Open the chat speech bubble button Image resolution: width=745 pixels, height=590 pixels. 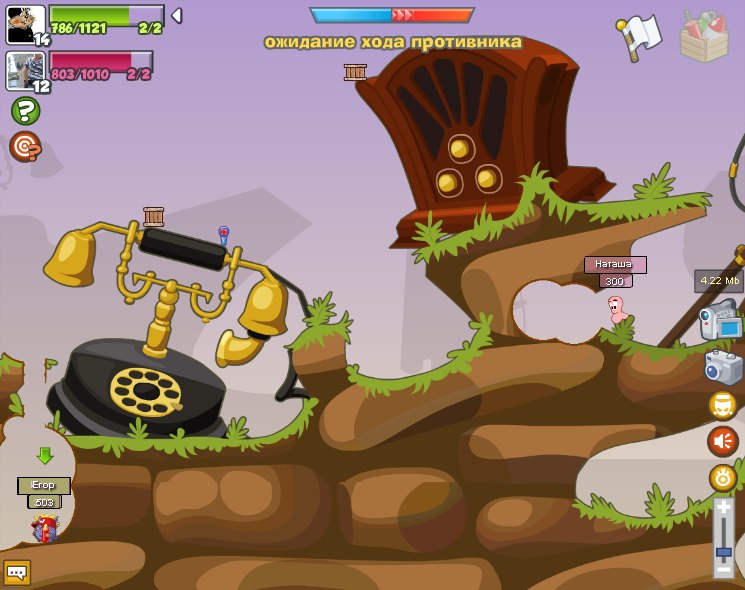17,572
